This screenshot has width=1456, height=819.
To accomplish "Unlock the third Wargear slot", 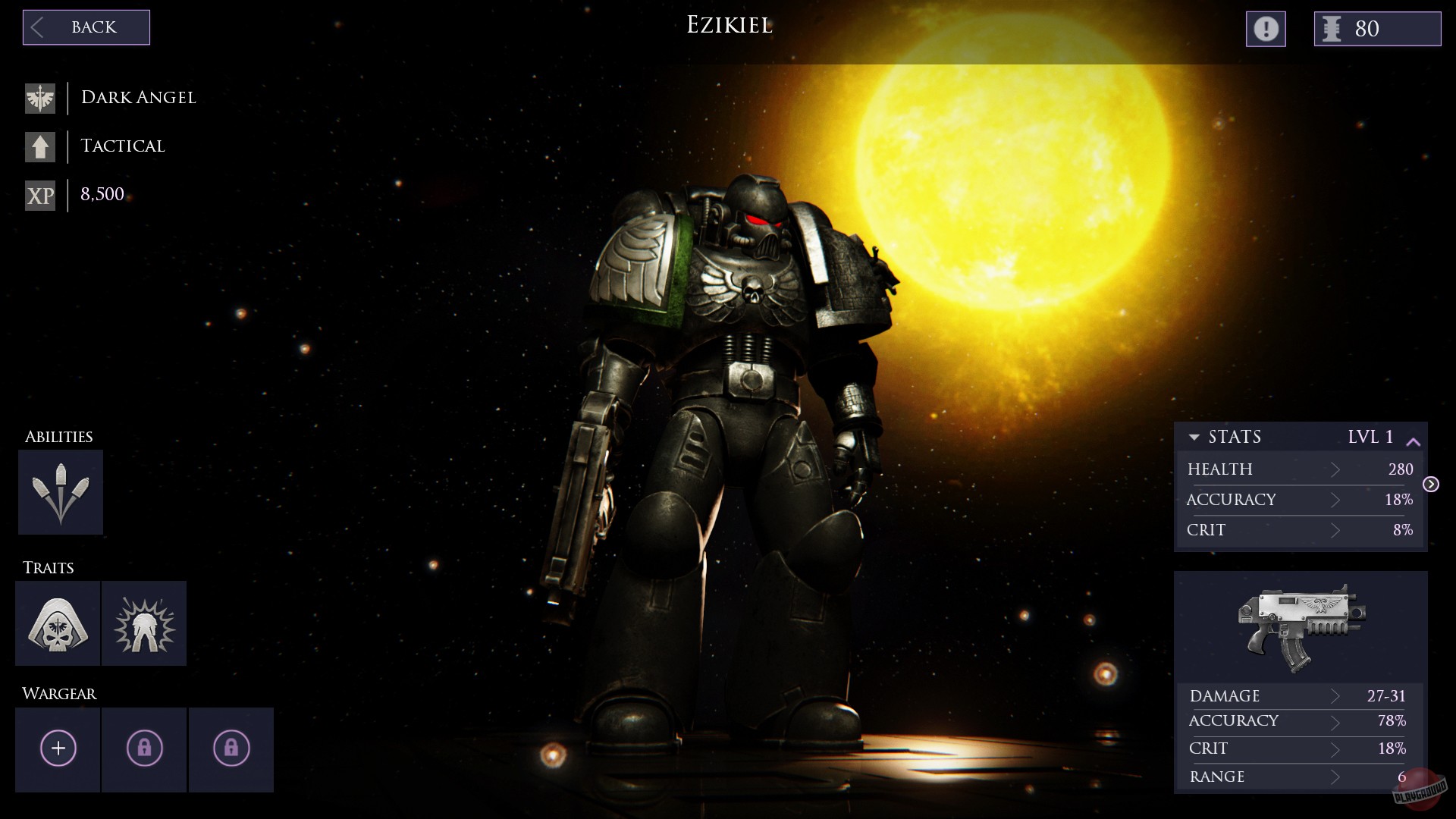I will tap(231, 748).
